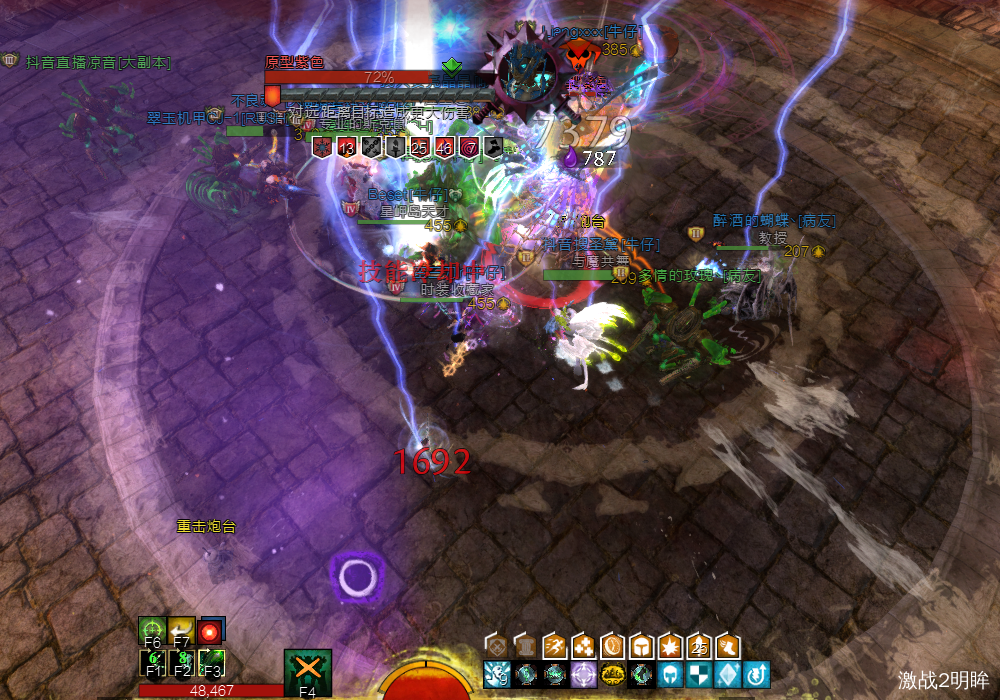Inspect the orange starburst boon icon
The height and width of the screenshot is (700, 1000).
tap(671, 646)
